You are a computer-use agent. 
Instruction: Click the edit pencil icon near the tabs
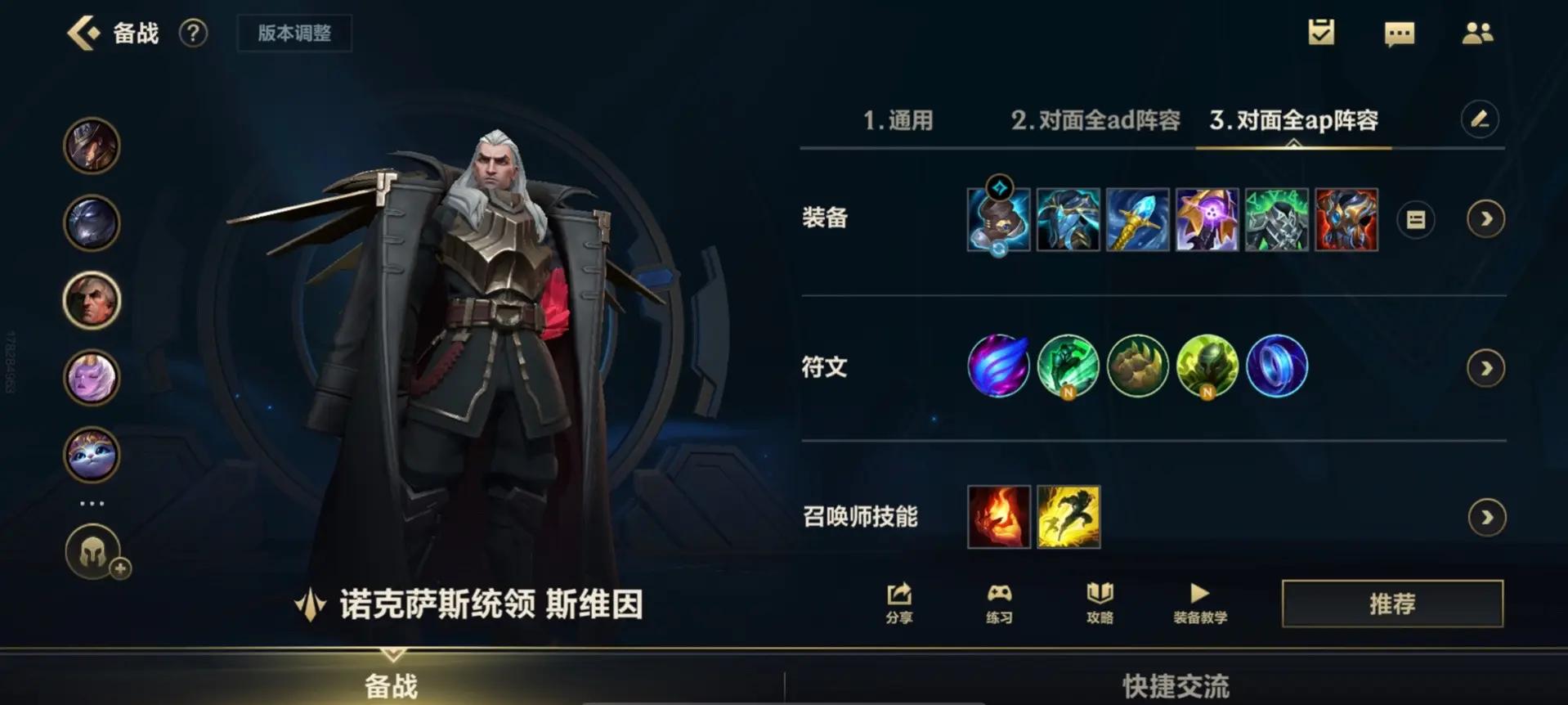click(x=1480, y=119)
